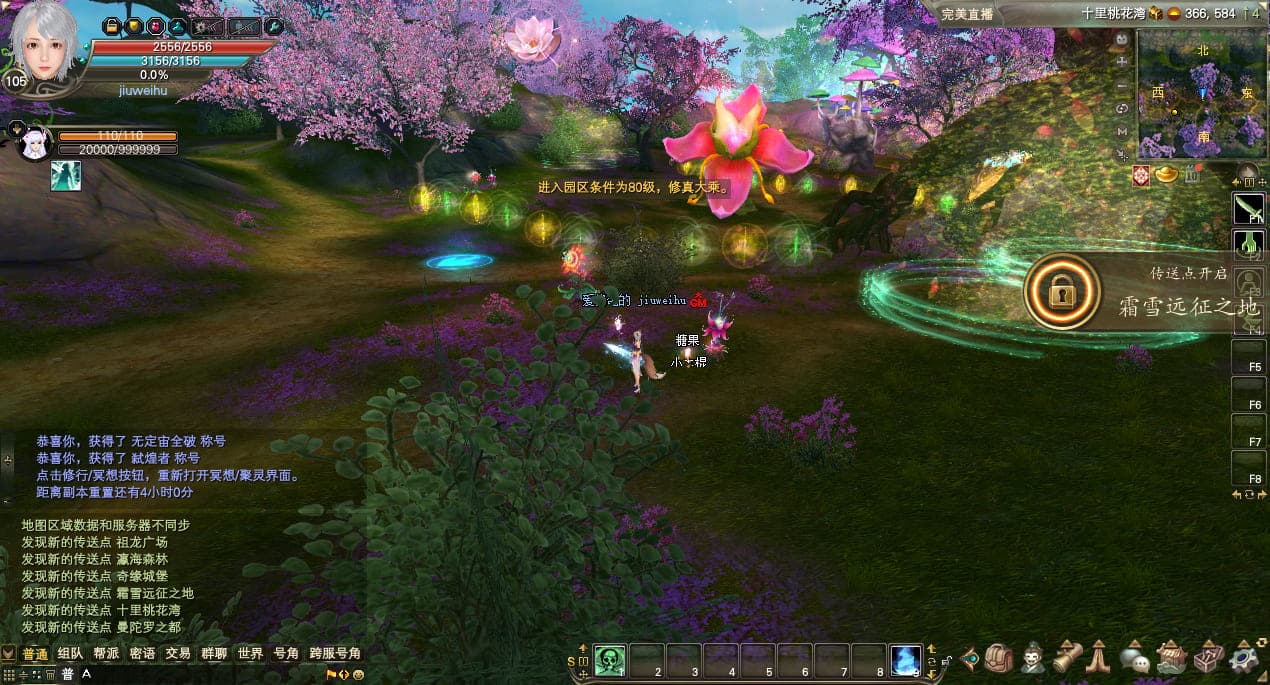Select the 世界 chat channel tab
This screenshot has width=1270, height=685.
point(250,653)
